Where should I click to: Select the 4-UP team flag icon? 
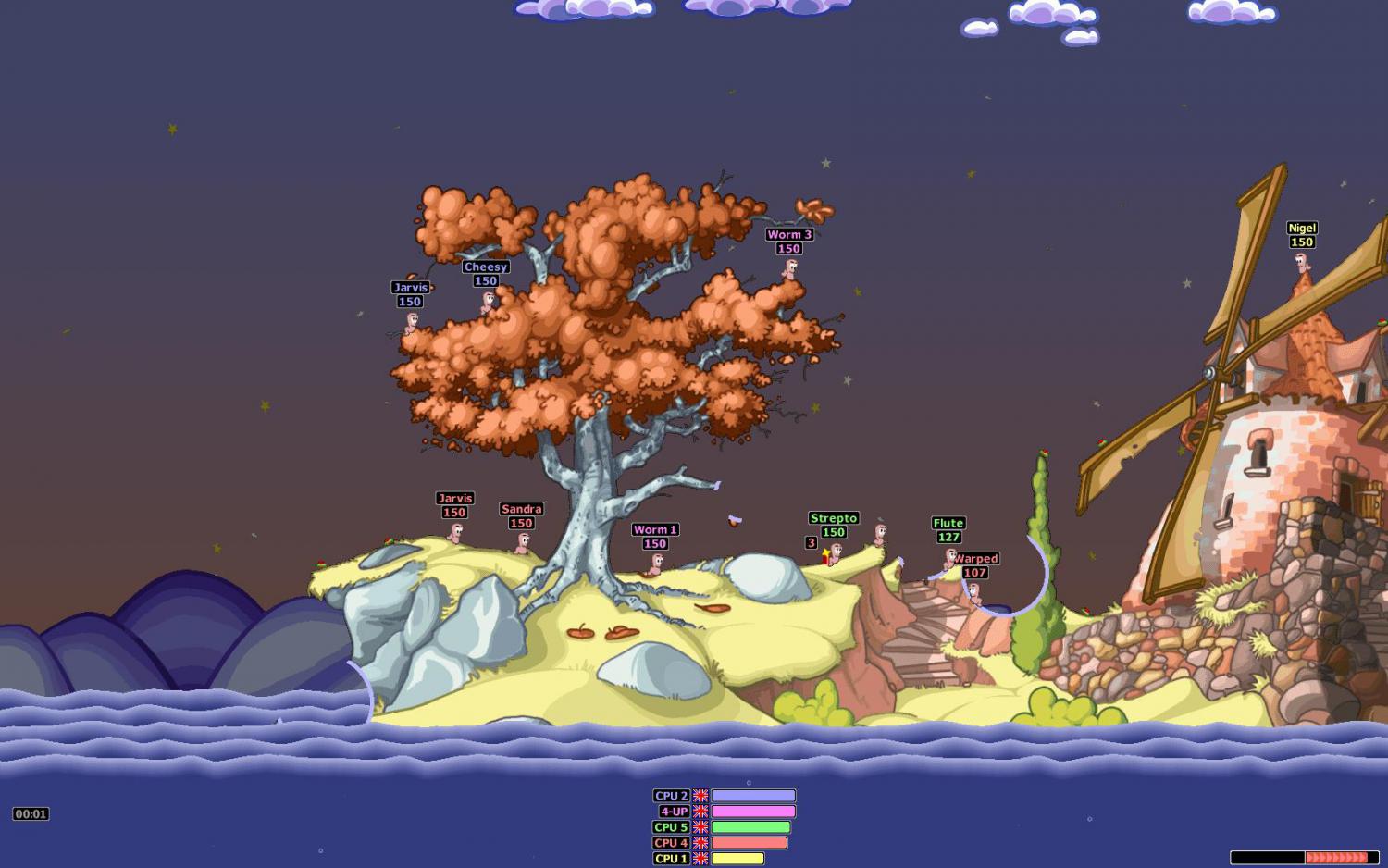click(701, 810)
